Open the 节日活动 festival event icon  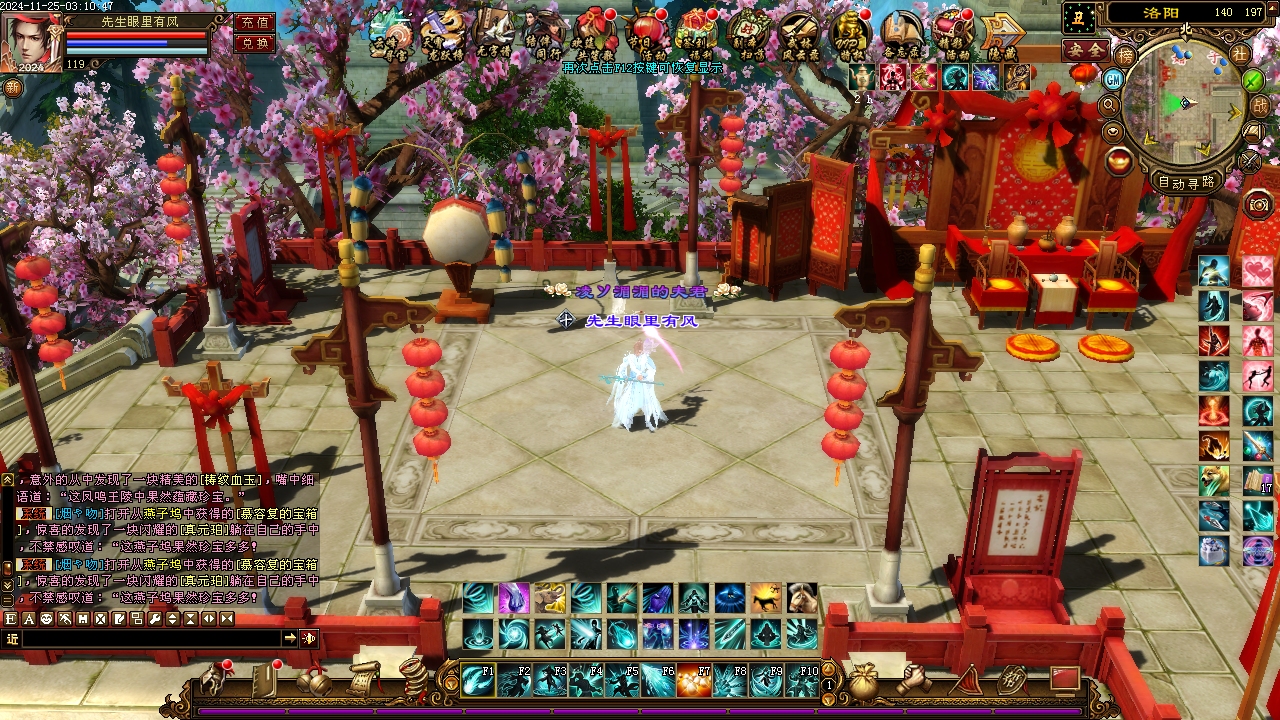(646, 34)
